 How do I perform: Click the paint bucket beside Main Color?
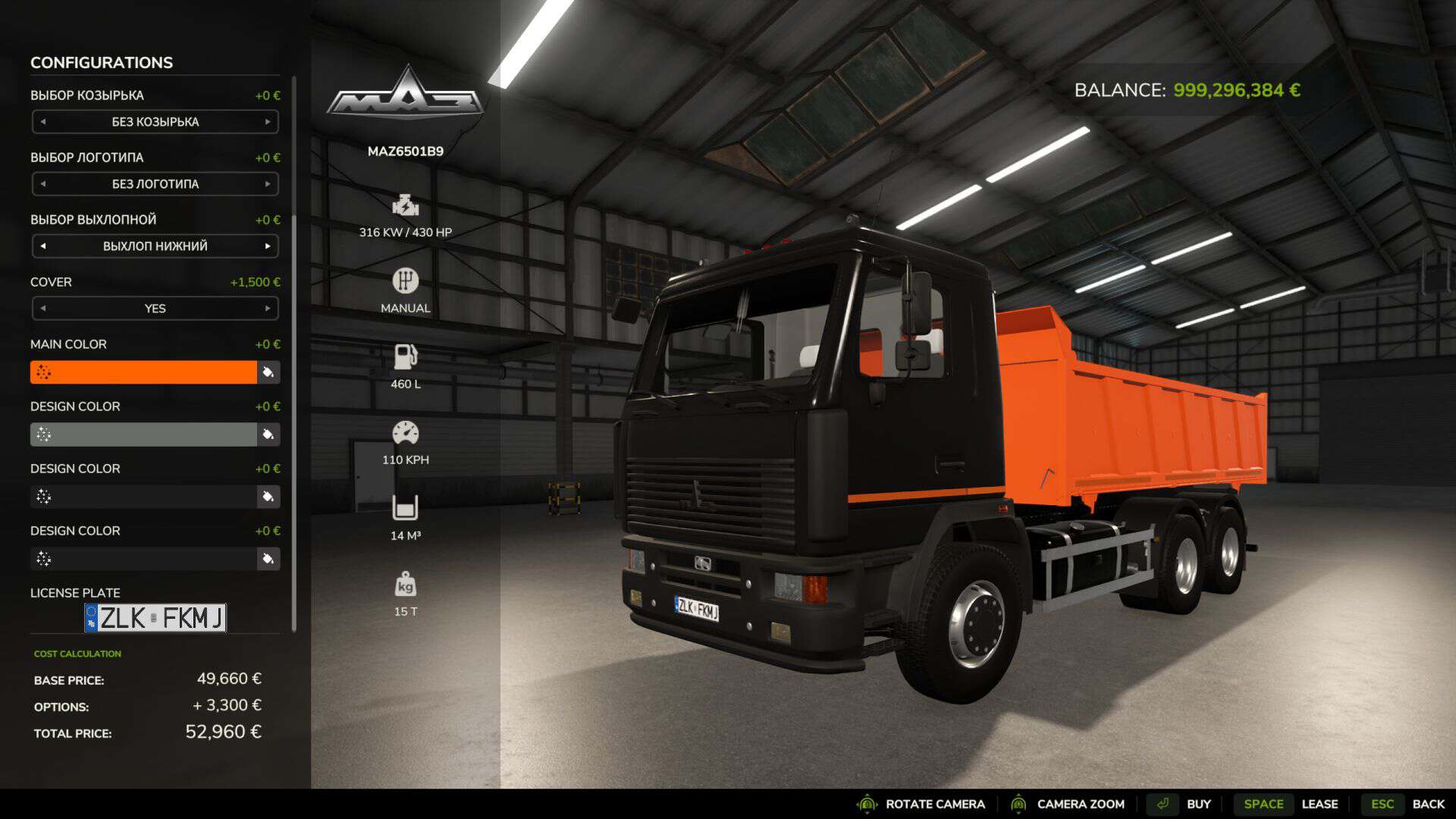coord(268,372)
